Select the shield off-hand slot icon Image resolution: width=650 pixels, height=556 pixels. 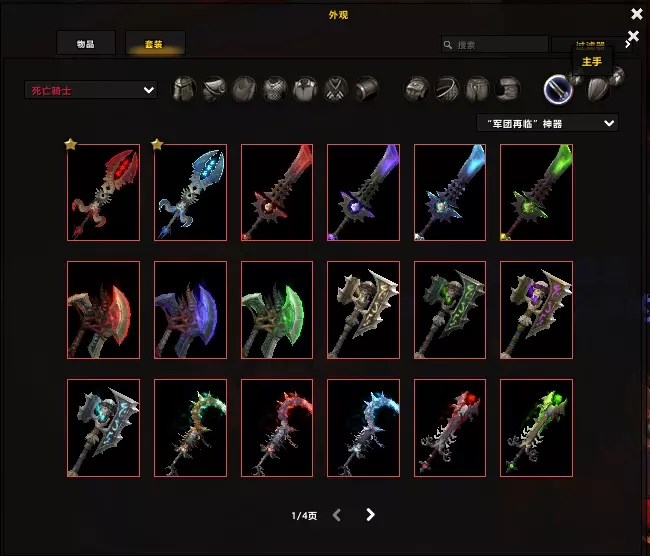(x=598, y=90)
